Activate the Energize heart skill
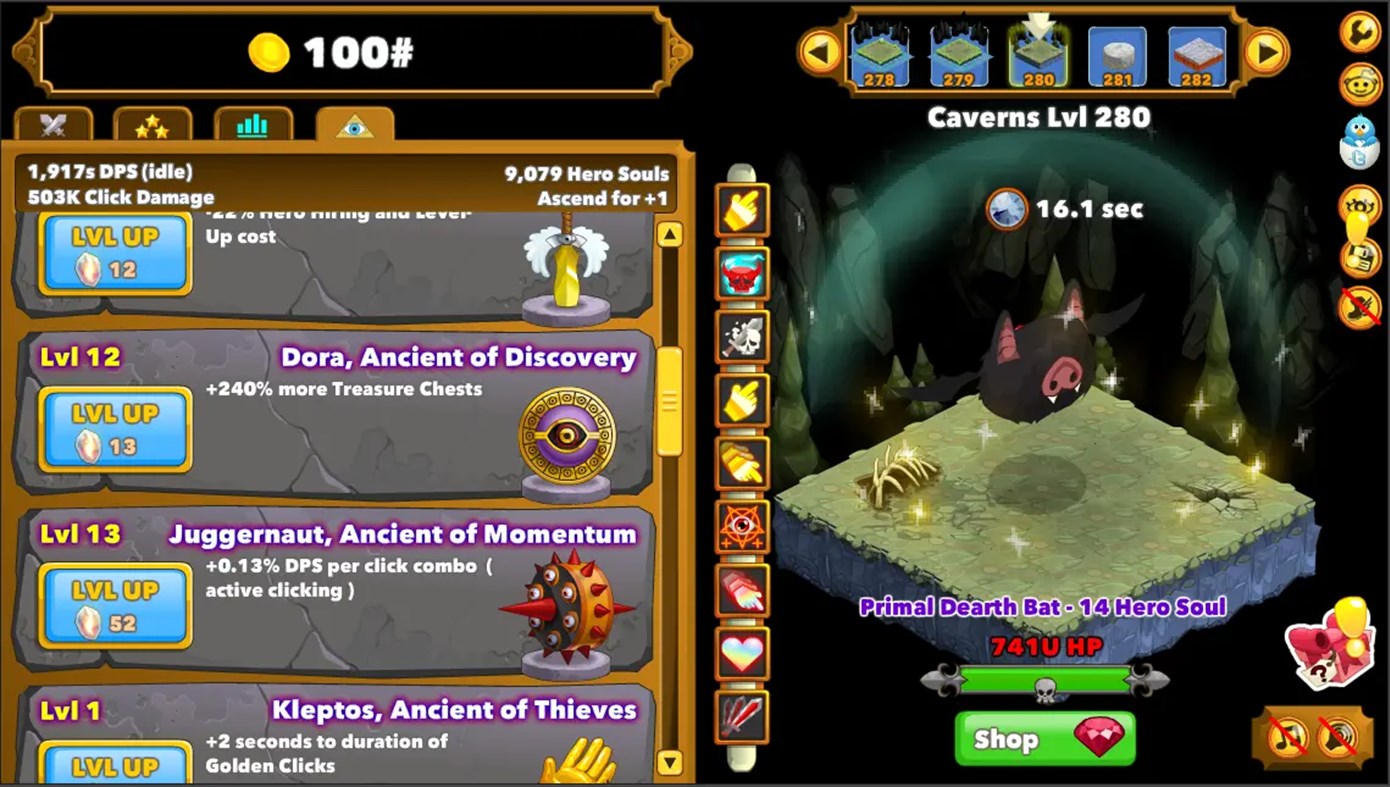 [742, 652]
